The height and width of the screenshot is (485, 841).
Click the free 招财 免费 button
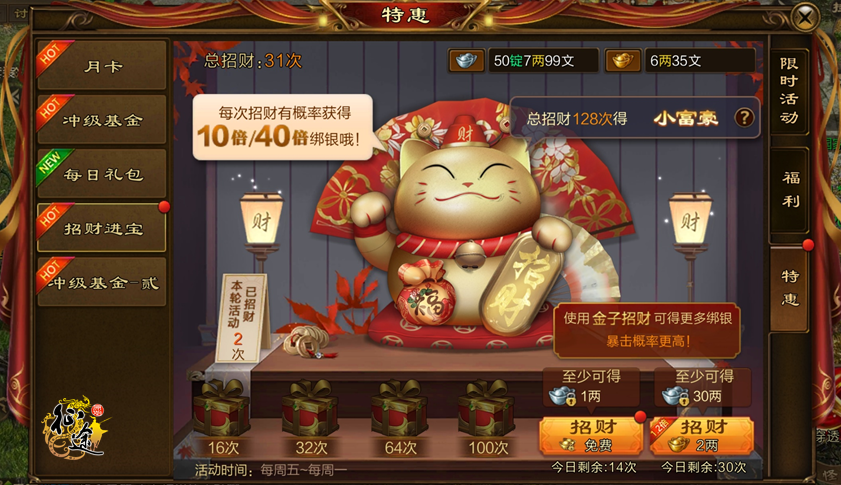[590, 435]
